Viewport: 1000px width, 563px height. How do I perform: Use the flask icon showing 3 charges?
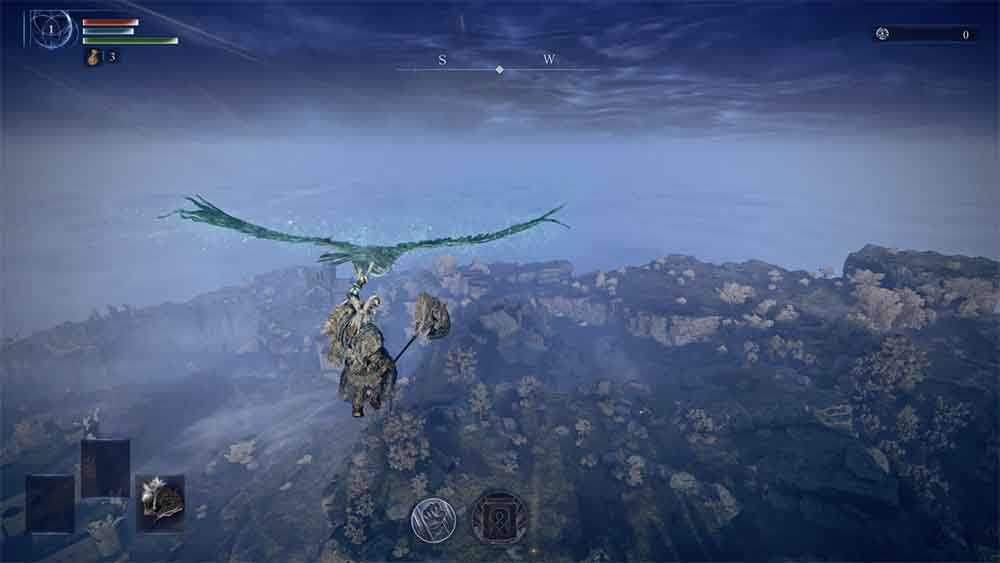94,57
